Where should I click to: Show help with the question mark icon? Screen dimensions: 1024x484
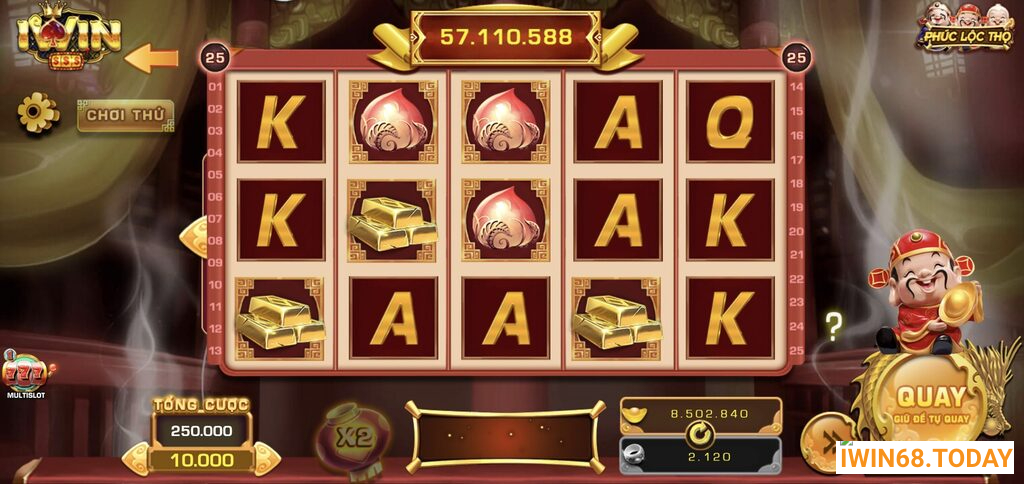(833, 325)
